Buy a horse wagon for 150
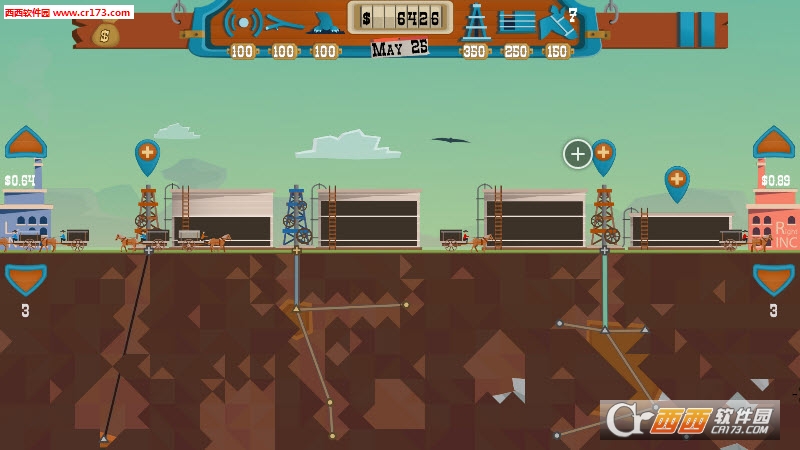 tap(556, 21)
